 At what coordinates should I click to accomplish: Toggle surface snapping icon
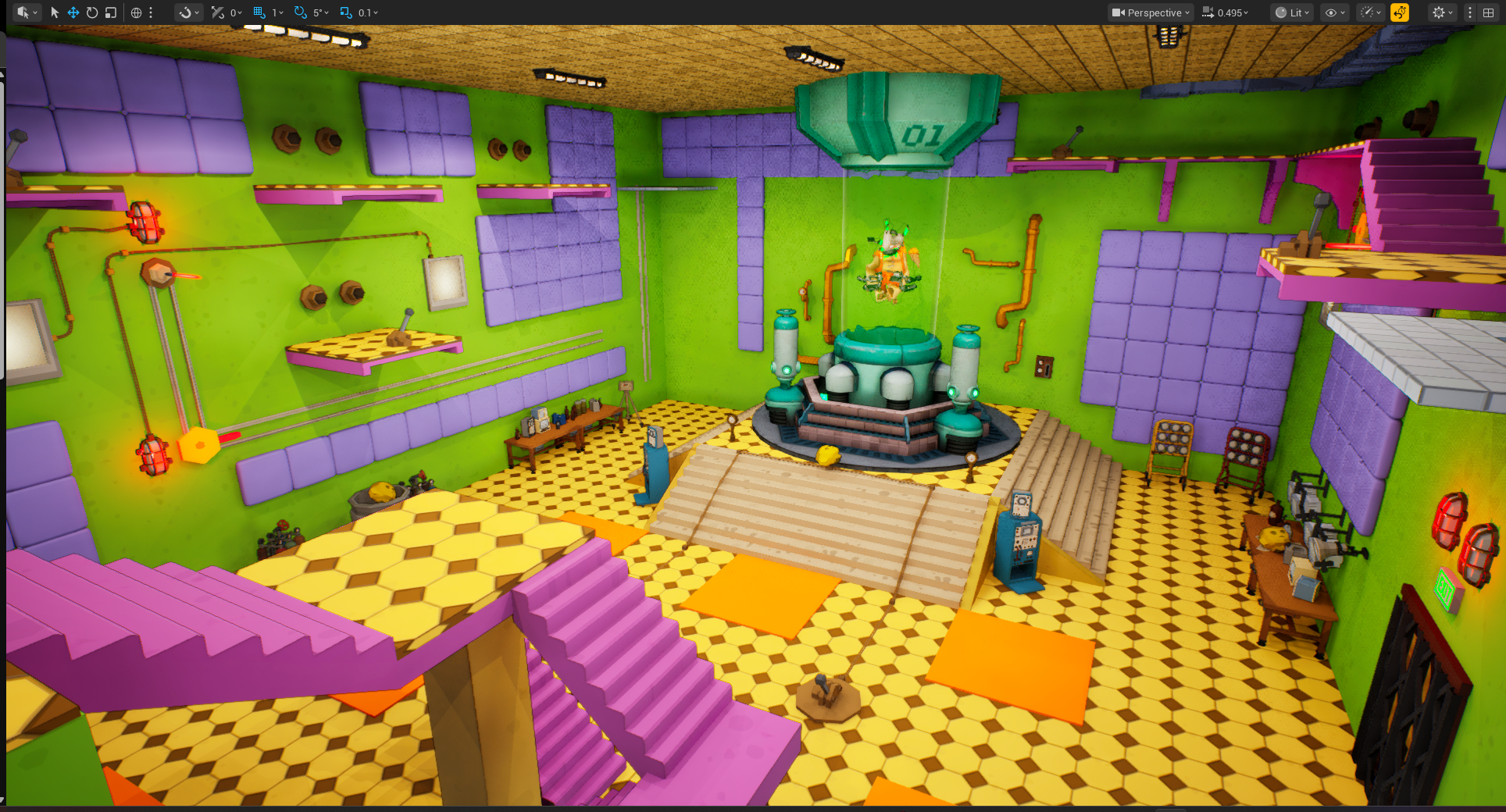[218, 12]
